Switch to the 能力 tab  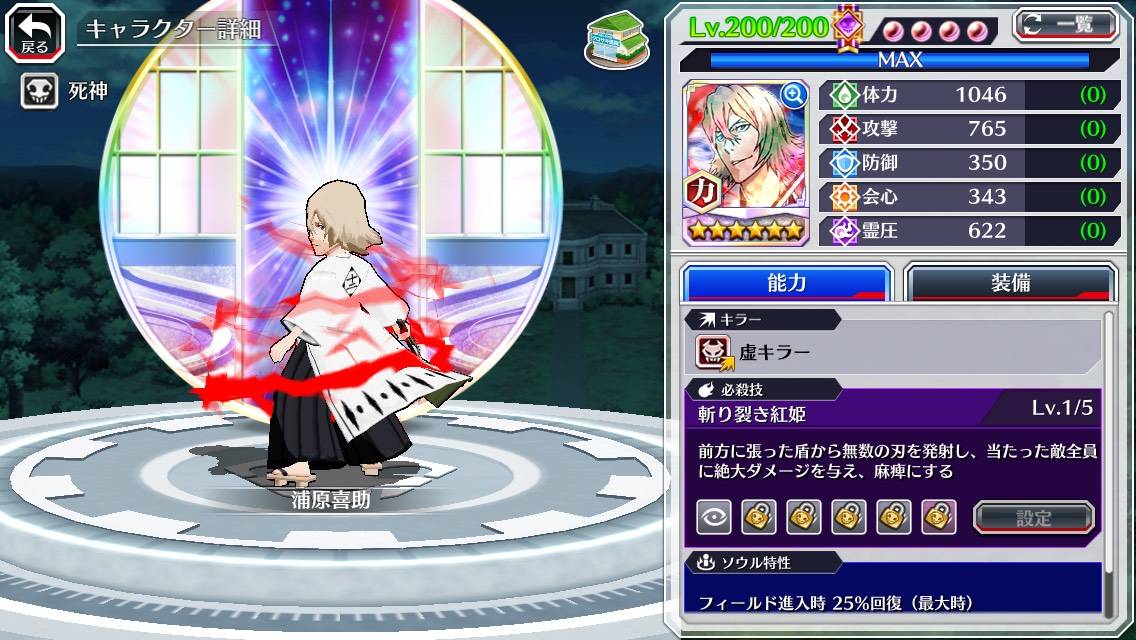coord(786,283)
